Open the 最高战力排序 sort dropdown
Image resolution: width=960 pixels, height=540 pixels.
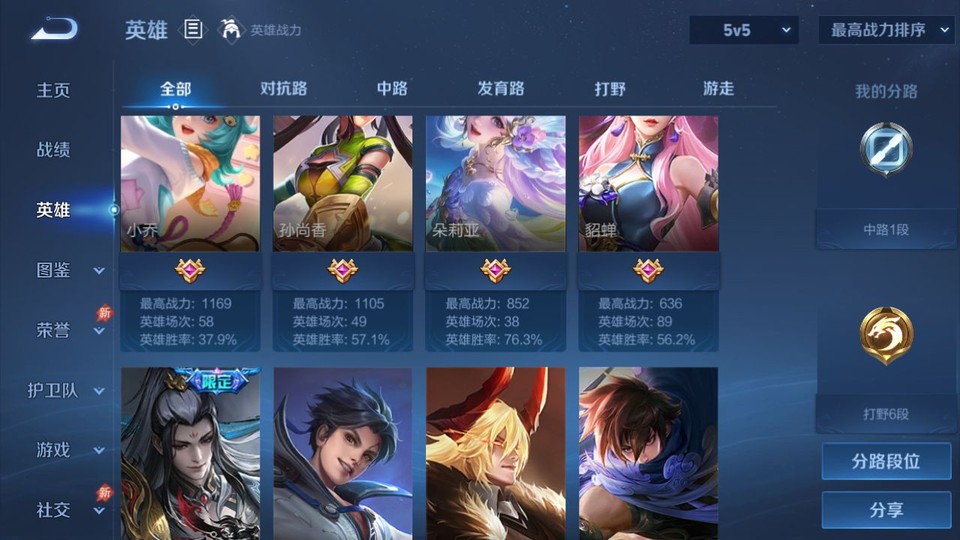click(x=886, y=30)
